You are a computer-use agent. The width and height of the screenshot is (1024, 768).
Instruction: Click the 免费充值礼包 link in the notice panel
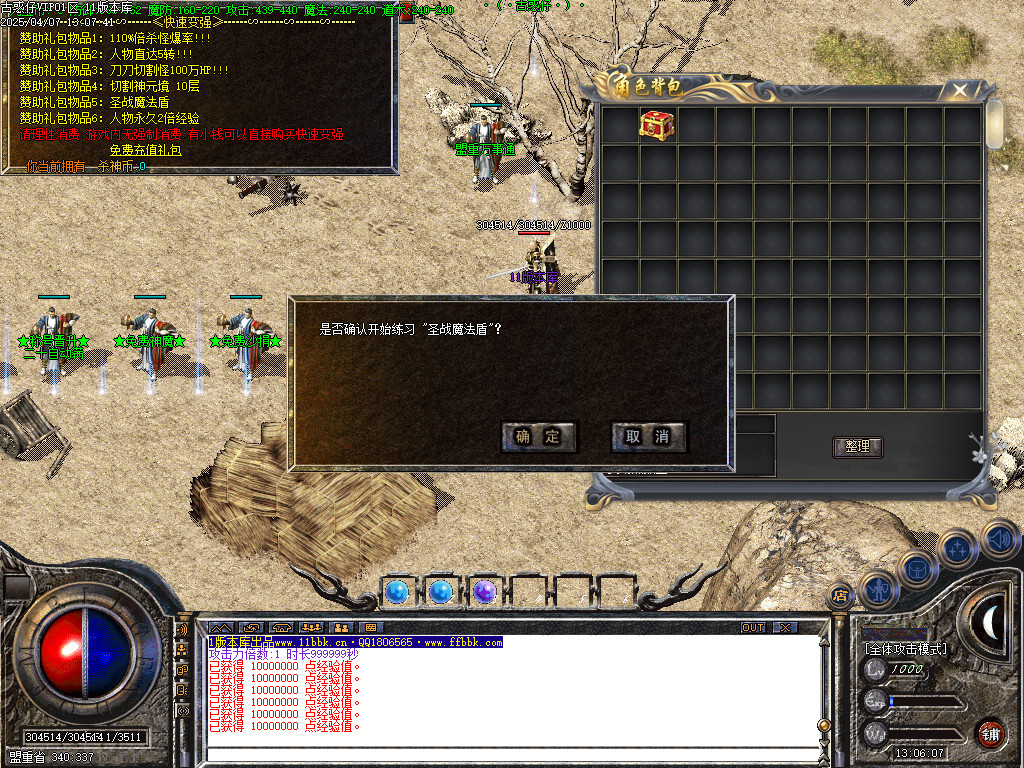(145, 150)
